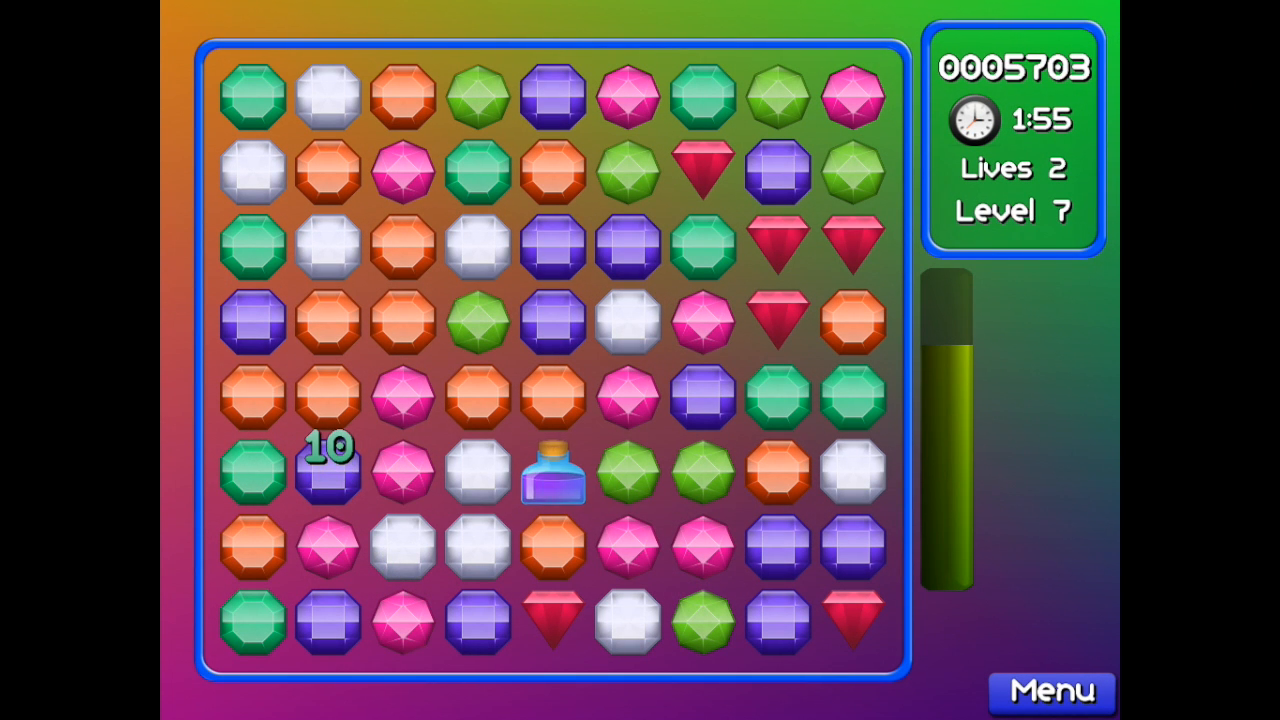Image resolution: width=1280 pixels, height=720 pixels.
Task: Select the blue gem showing the 10 points popup
Action: click(327, 472)
